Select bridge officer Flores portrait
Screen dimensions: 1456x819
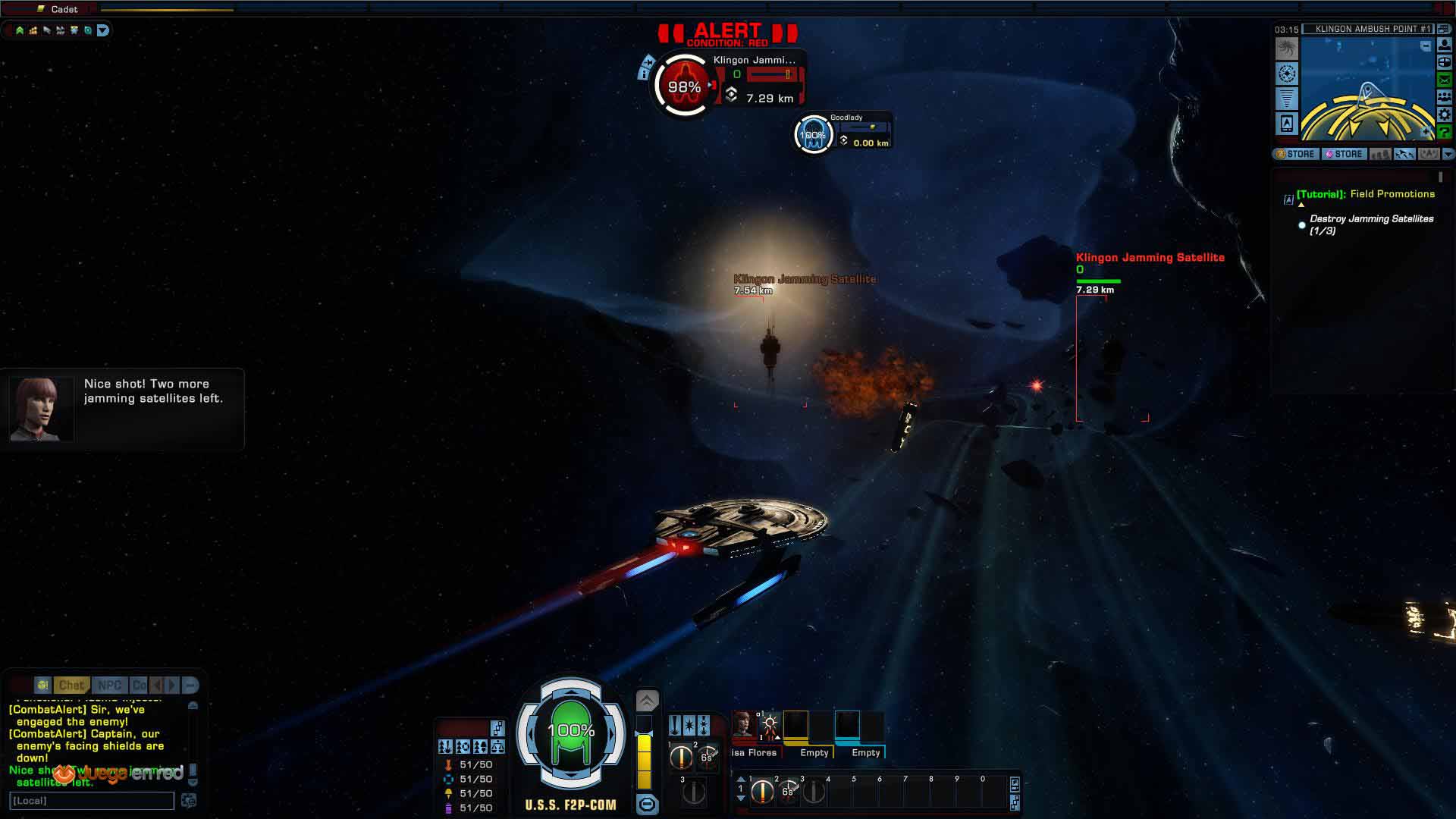coord(742,724)
